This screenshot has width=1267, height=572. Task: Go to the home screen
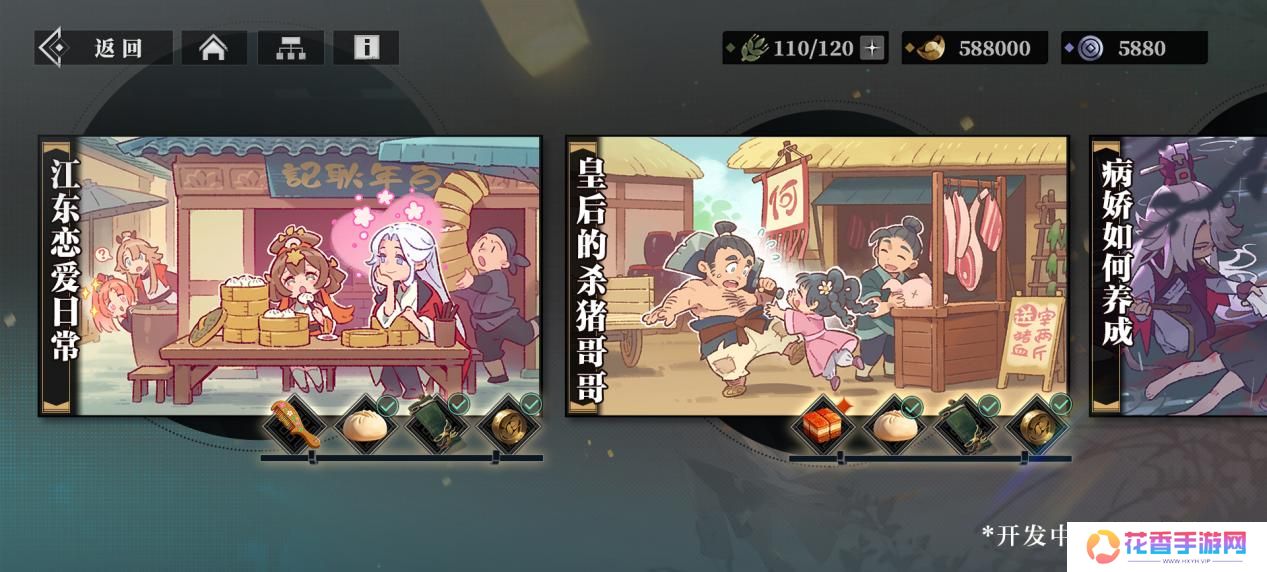coord(213,48)
